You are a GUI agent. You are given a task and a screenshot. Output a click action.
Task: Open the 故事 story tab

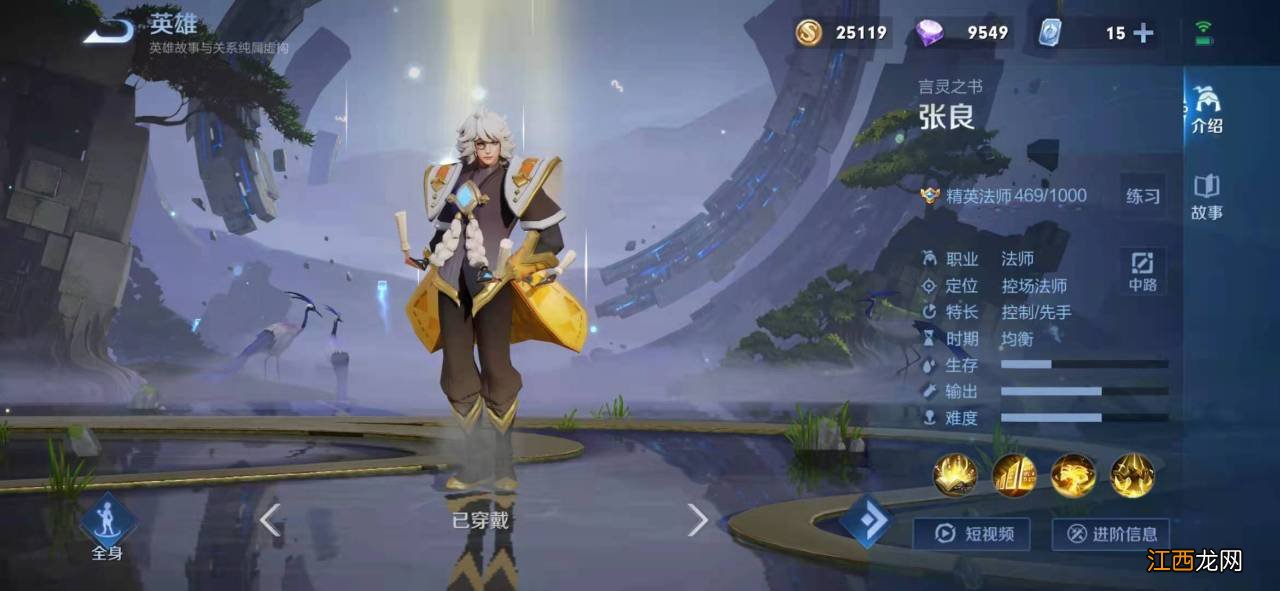tap(1207, 197)
